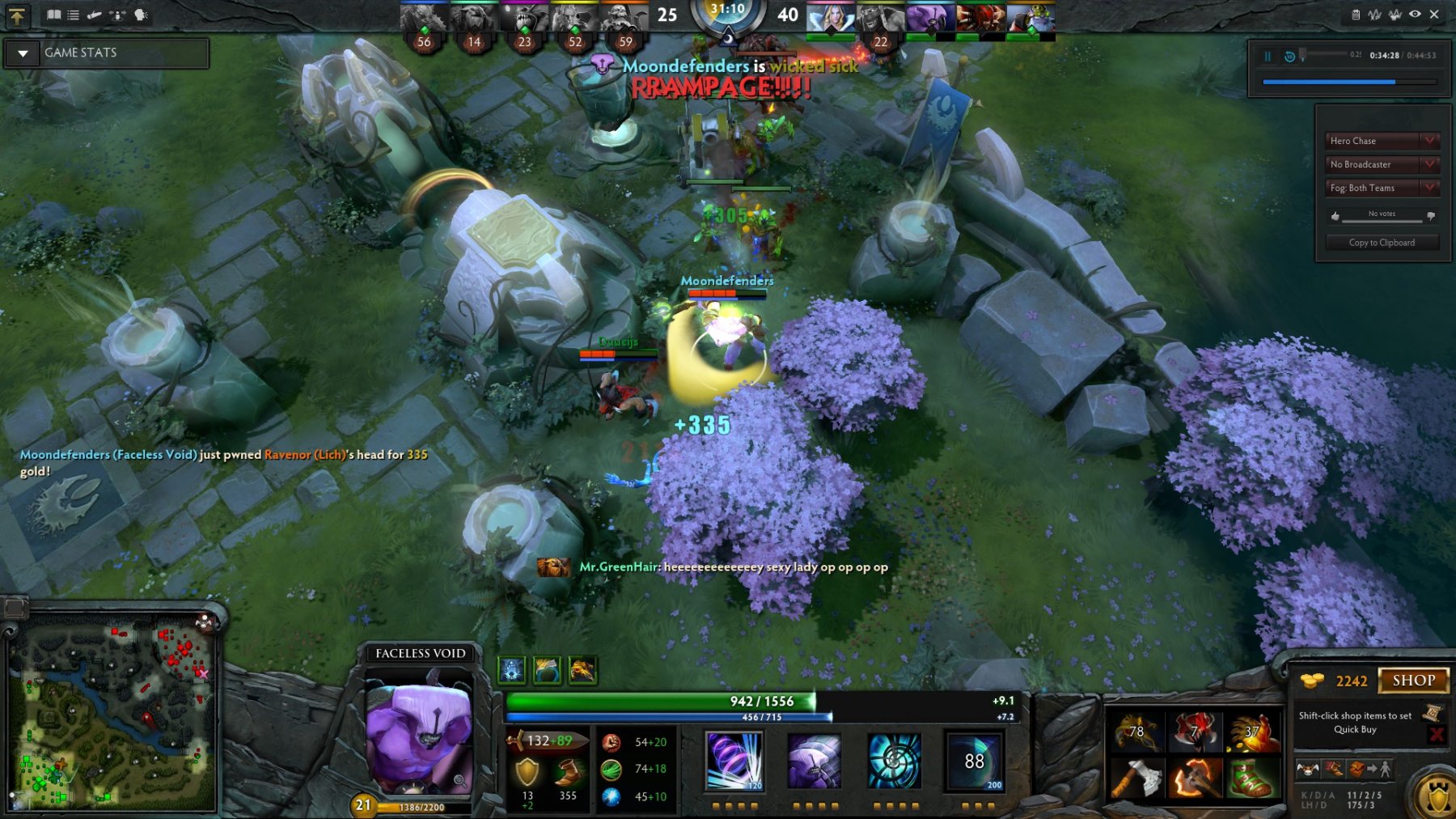Open the Hero Chase camera dropdown
The height and width of the screenshot is (819, 1456).
click(x=1430, y=141)
